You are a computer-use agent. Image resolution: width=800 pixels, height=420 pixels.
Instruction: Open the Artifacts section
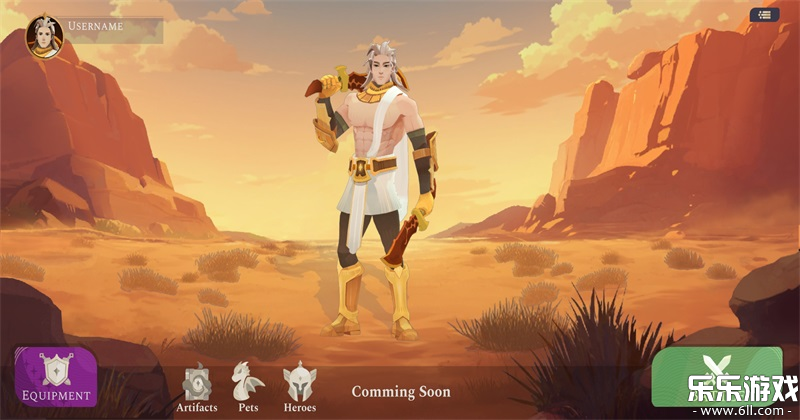click(x=197, y=386)
